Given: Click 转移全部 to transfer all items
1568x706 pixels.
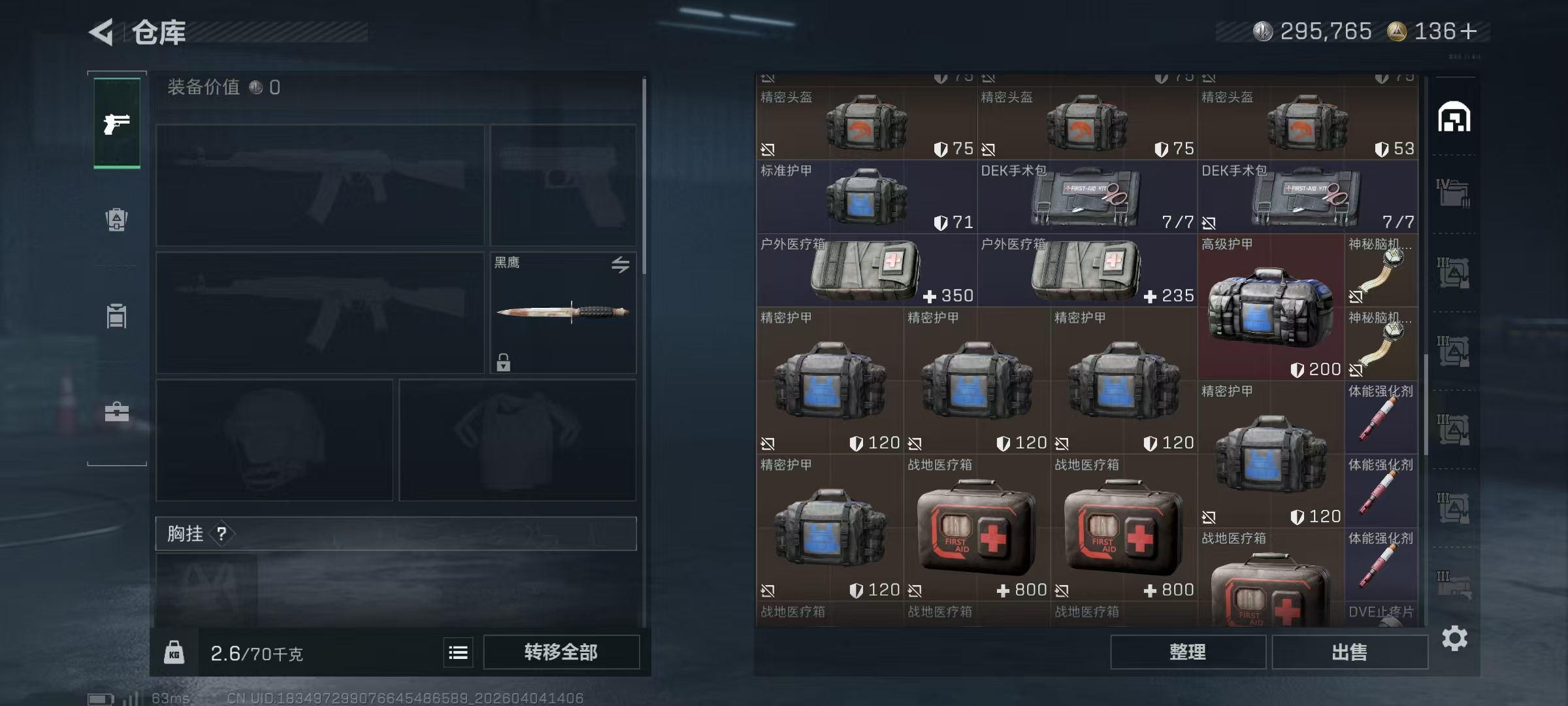Looking at the screenshot, I should pyautogui.click(x=561, y=652).
